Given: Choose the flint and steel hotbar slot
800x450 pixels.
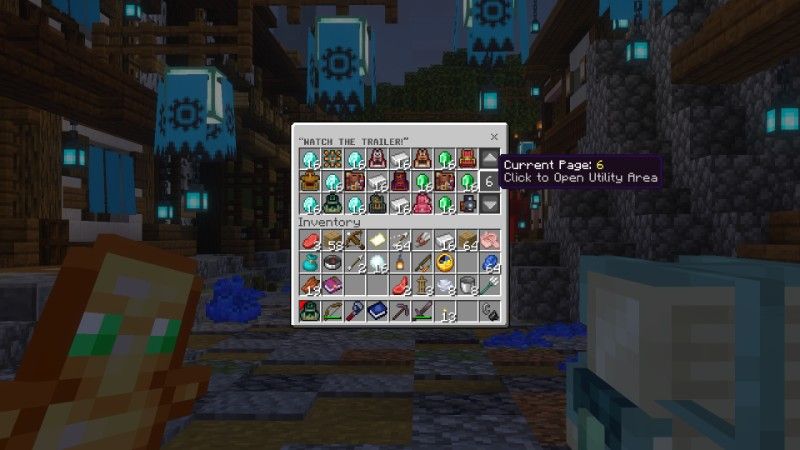Looking at the screenshot, I should point(489,312).
